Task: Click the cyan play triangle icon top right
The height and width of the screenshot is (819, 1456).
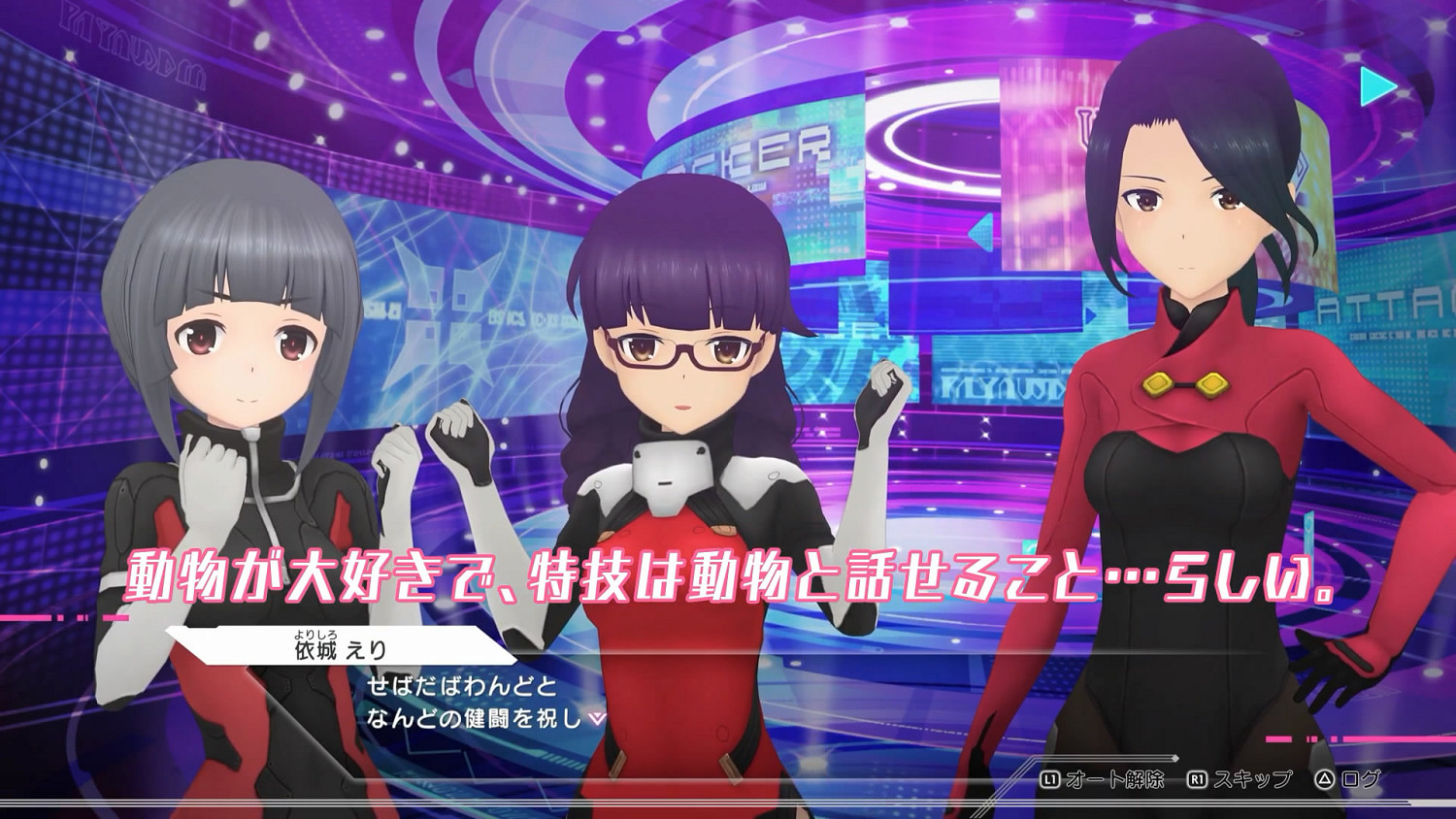Action: (1373, 87)
